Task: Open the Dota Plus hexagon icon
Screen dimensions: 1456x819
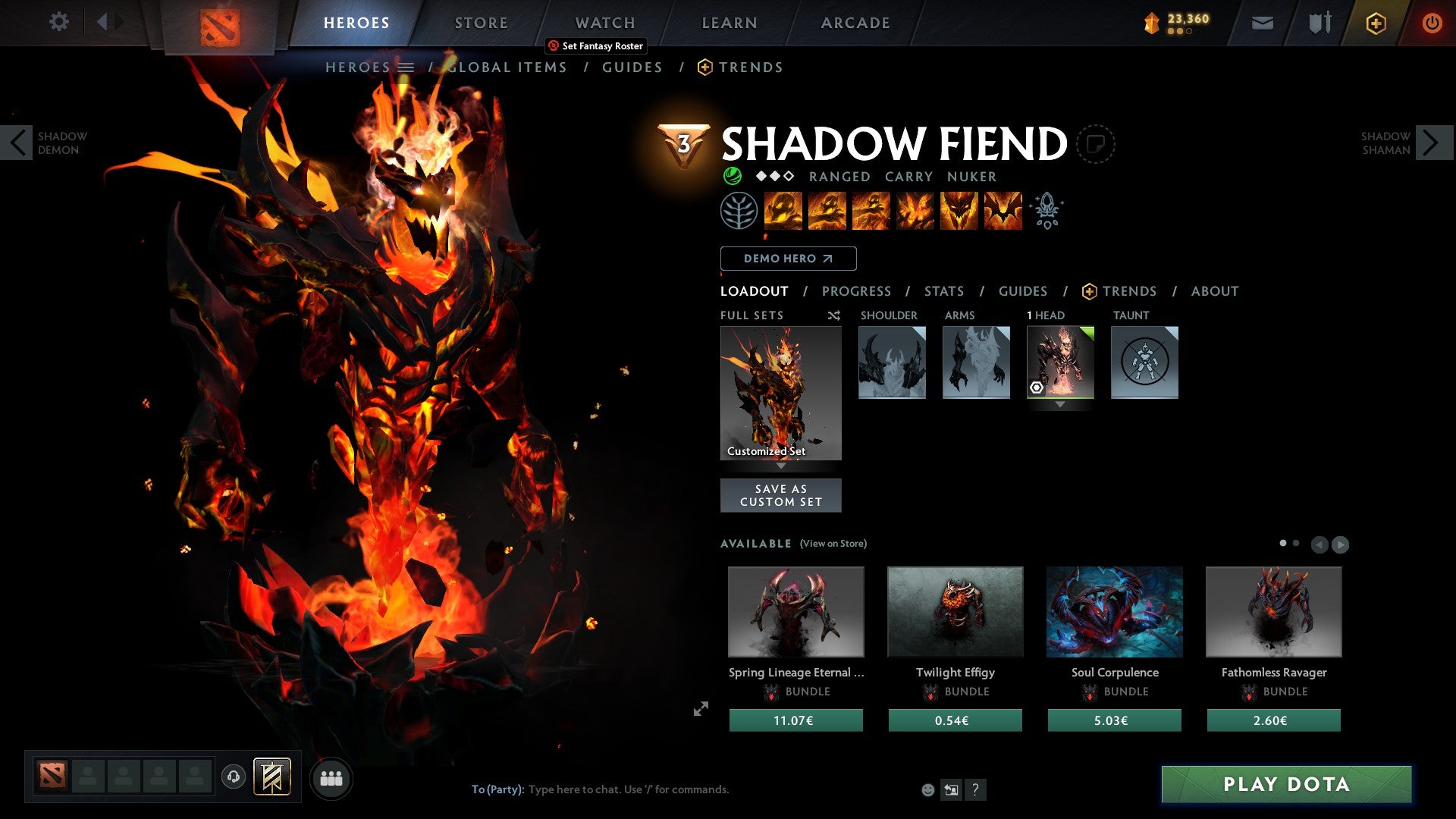Action: click(1375, 24)
